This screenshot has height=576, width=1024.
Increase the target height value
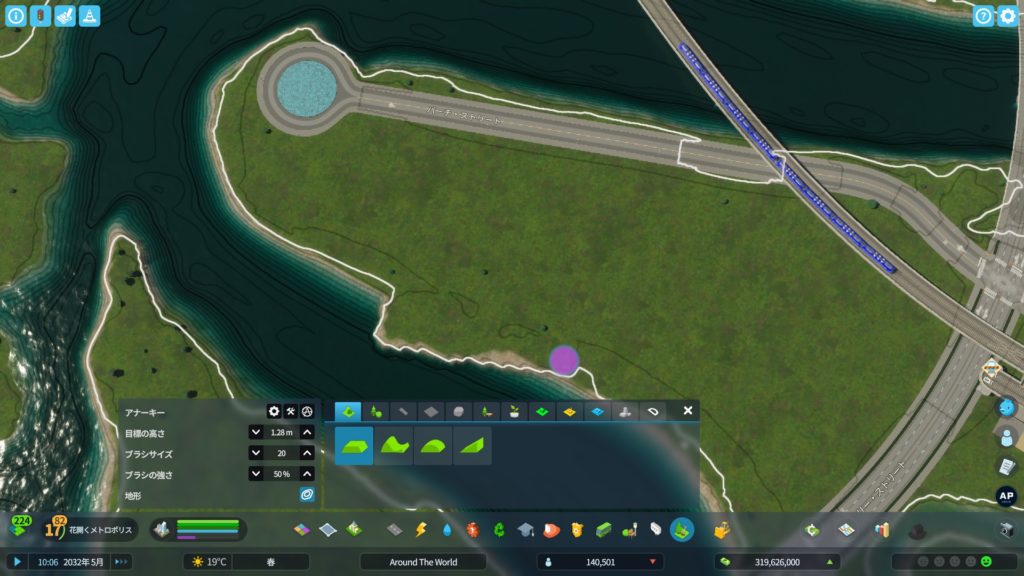(307, 433)
